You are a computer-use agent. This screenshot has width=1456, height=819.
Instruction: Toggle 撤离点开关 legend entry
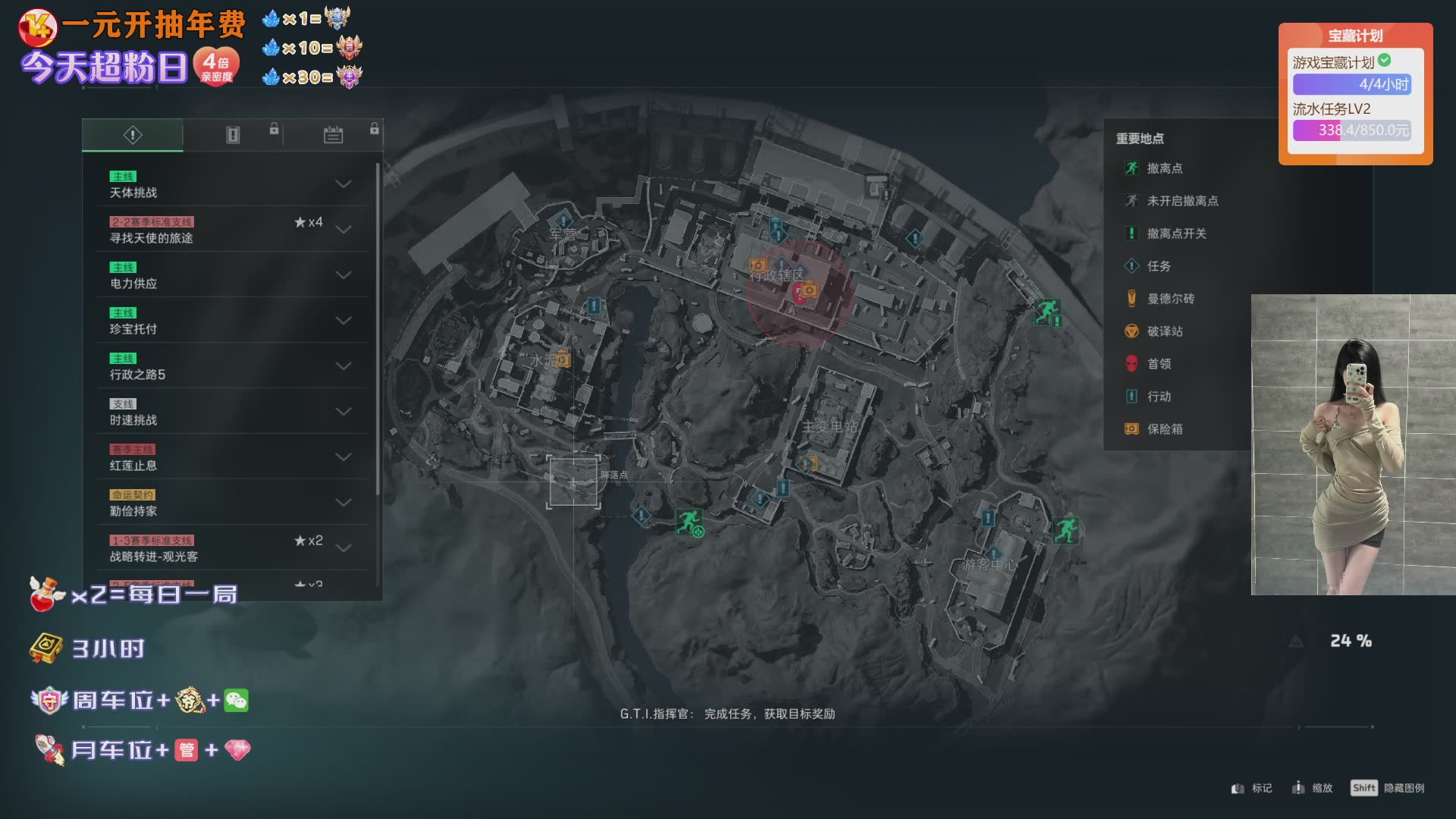1175,234
